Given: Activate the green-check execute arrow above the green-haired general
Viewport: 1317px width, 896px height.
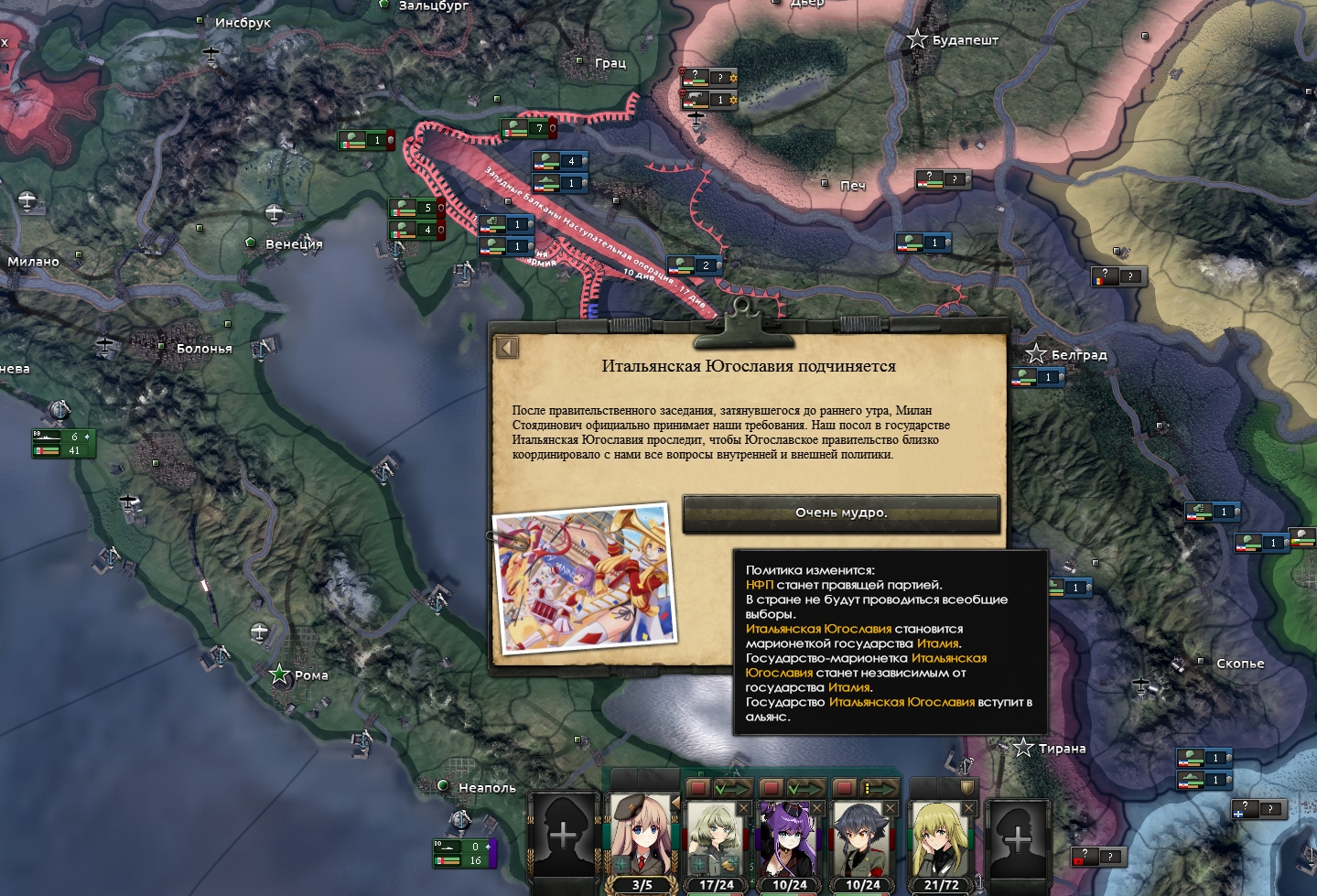Looking at the screenshot, I should point(733,788).
